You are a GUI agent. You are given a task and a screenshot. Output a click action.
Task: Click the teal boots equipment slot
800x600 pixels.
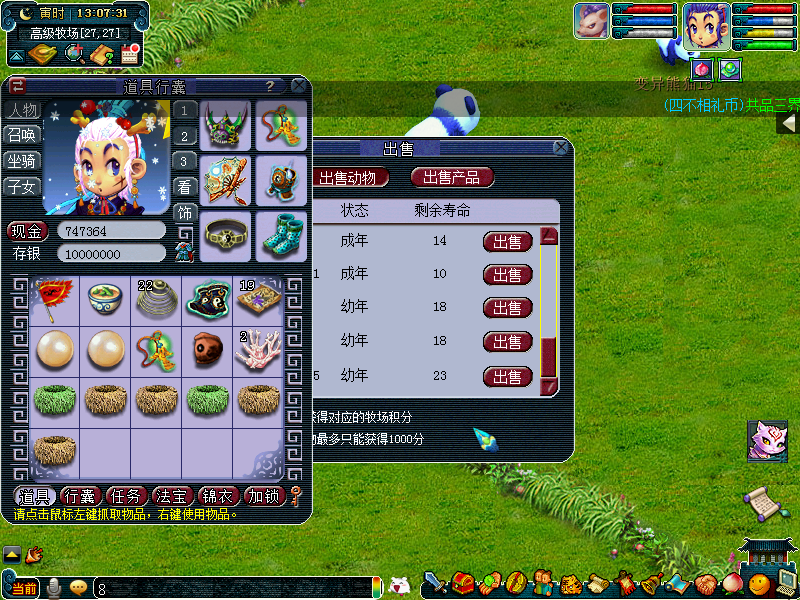pos(281,235)
